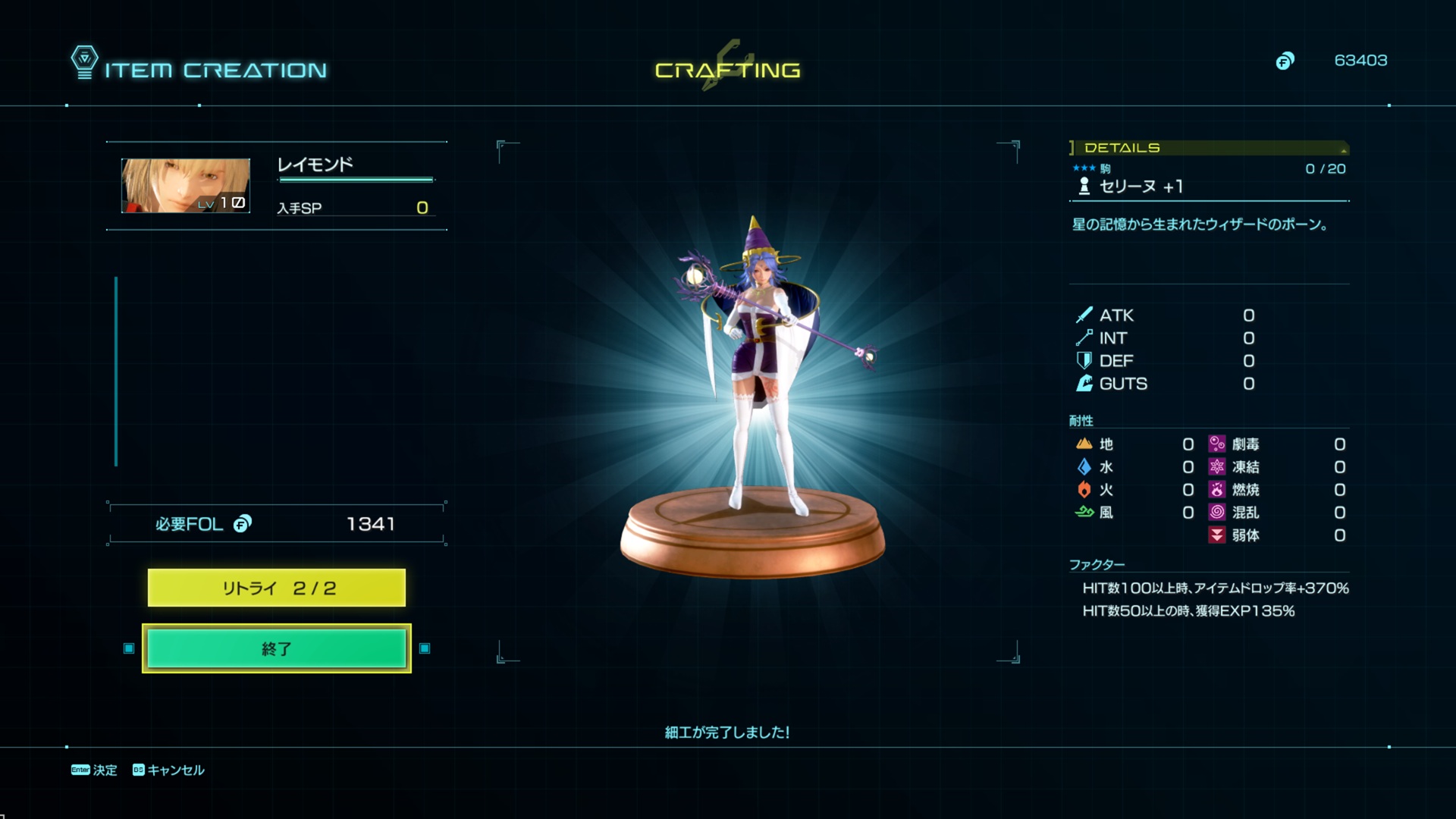This screenshot has height=819, width=1456.
Task: Select Raymond's character portrait
Action: (186, 186)
